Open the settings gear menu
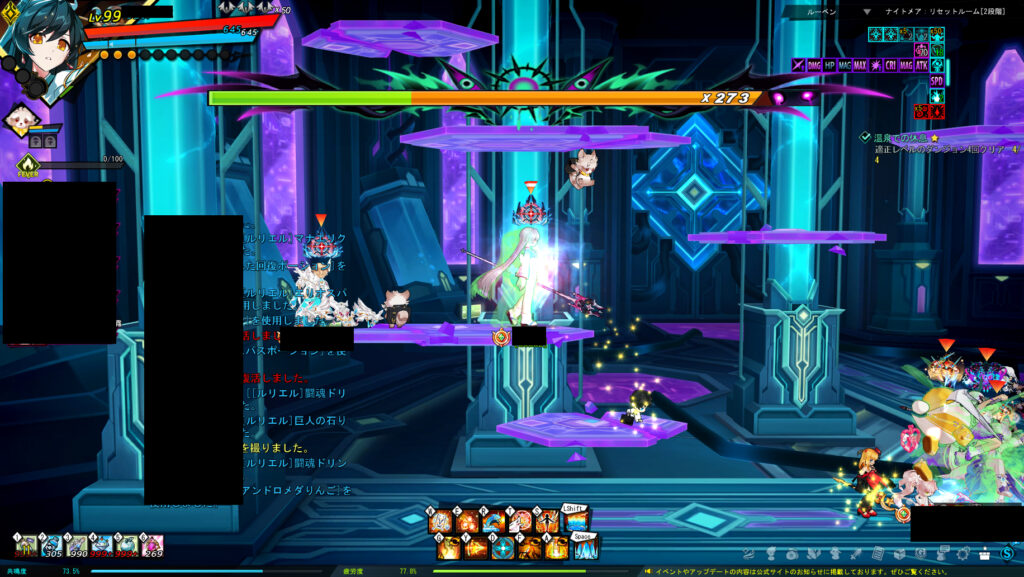The image size is (1024, 577). [964, 553]
